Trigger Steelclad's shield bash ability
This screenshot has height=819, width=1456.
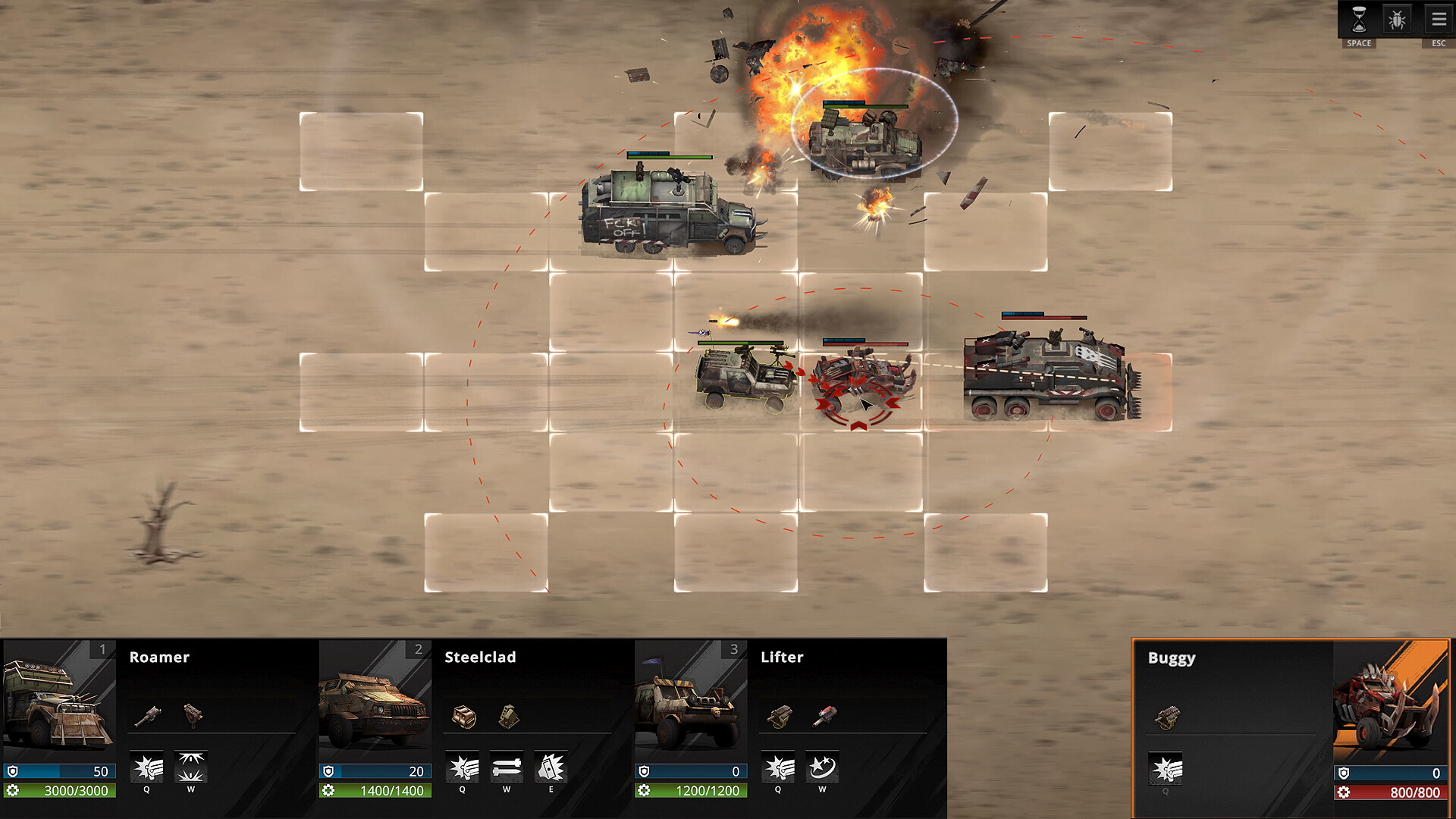[551, 768]
